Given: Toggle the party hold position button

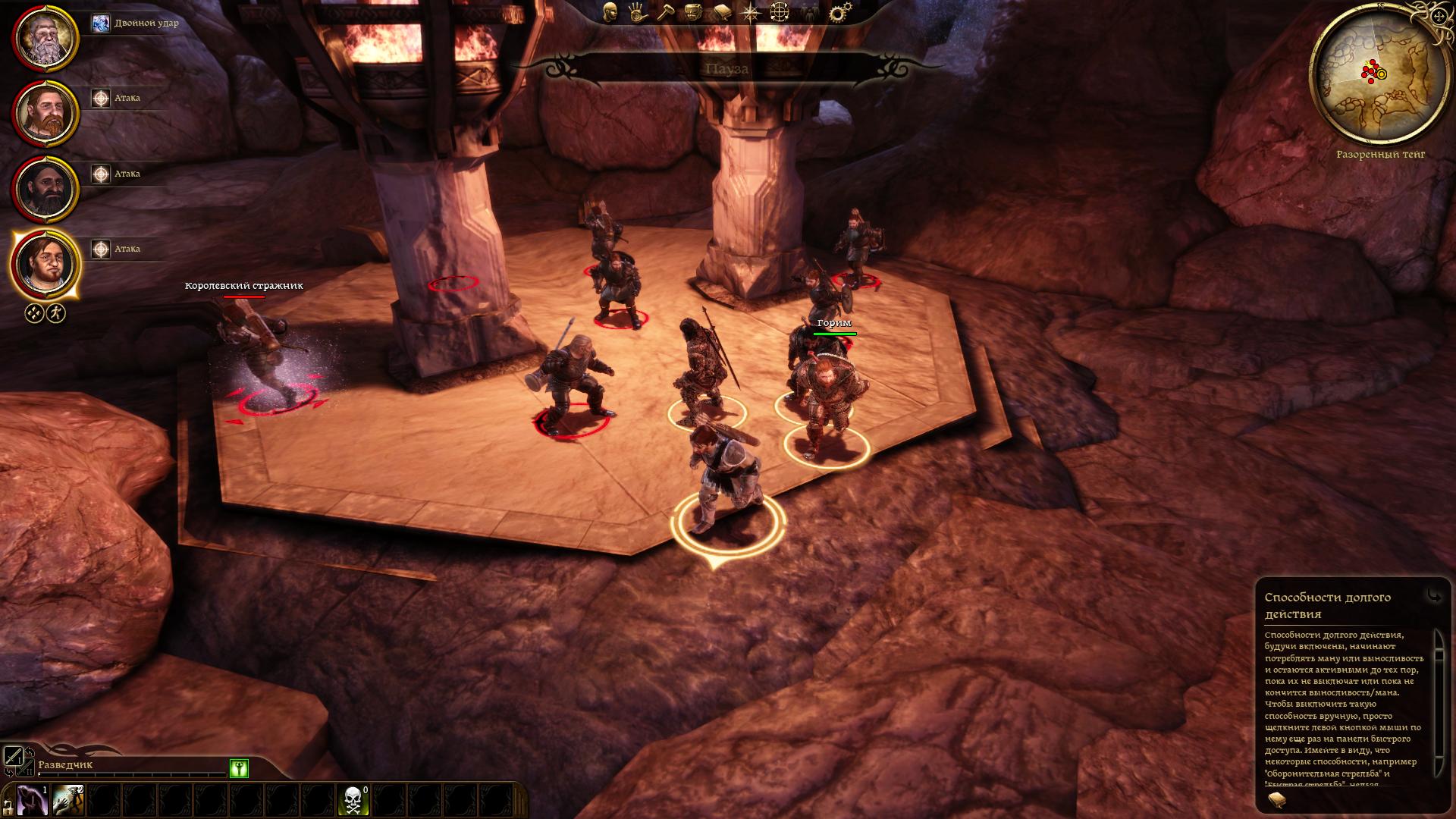Looking at the screenshot, I should pyautogui.click(x=56, y=313).
